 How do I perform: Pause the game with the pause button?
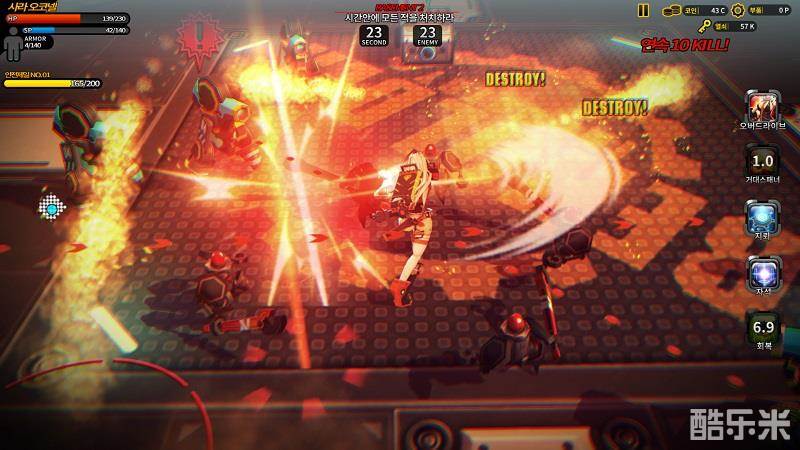pos(643,10)
